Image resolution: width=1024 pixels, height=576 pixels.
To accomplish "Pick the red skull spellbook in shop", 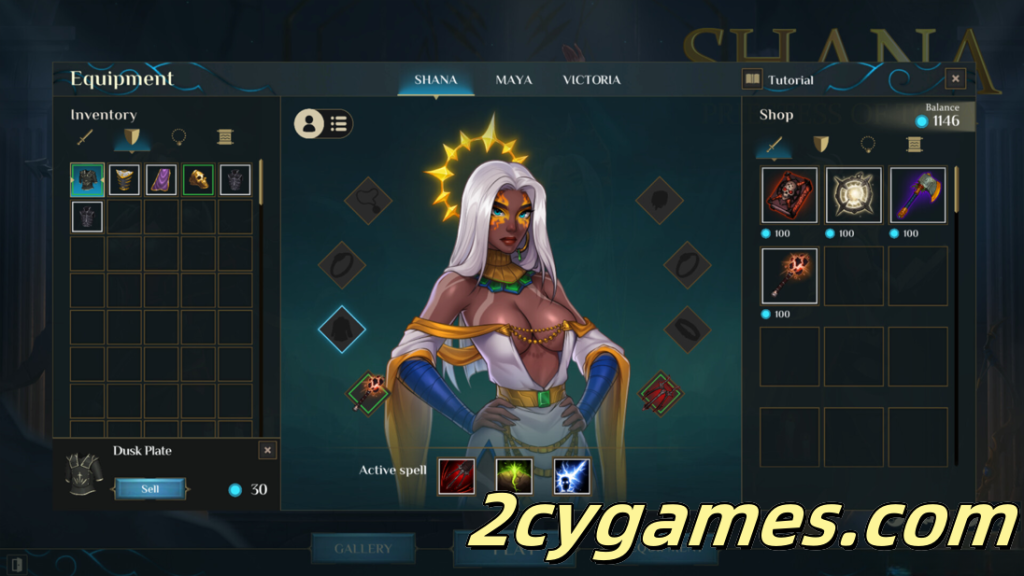I will click(789, 195).
